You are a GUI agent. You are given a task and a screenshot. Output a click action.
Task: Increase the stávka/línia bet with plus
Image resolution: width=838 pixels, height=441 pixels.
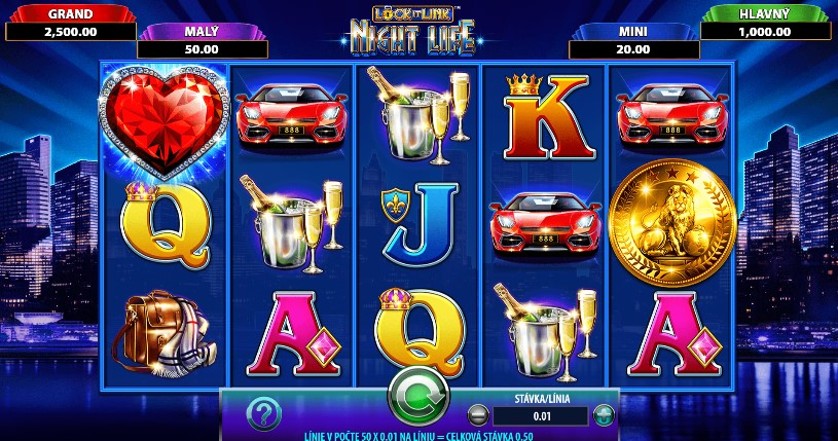pyautogui.click(x=603, y=416)
